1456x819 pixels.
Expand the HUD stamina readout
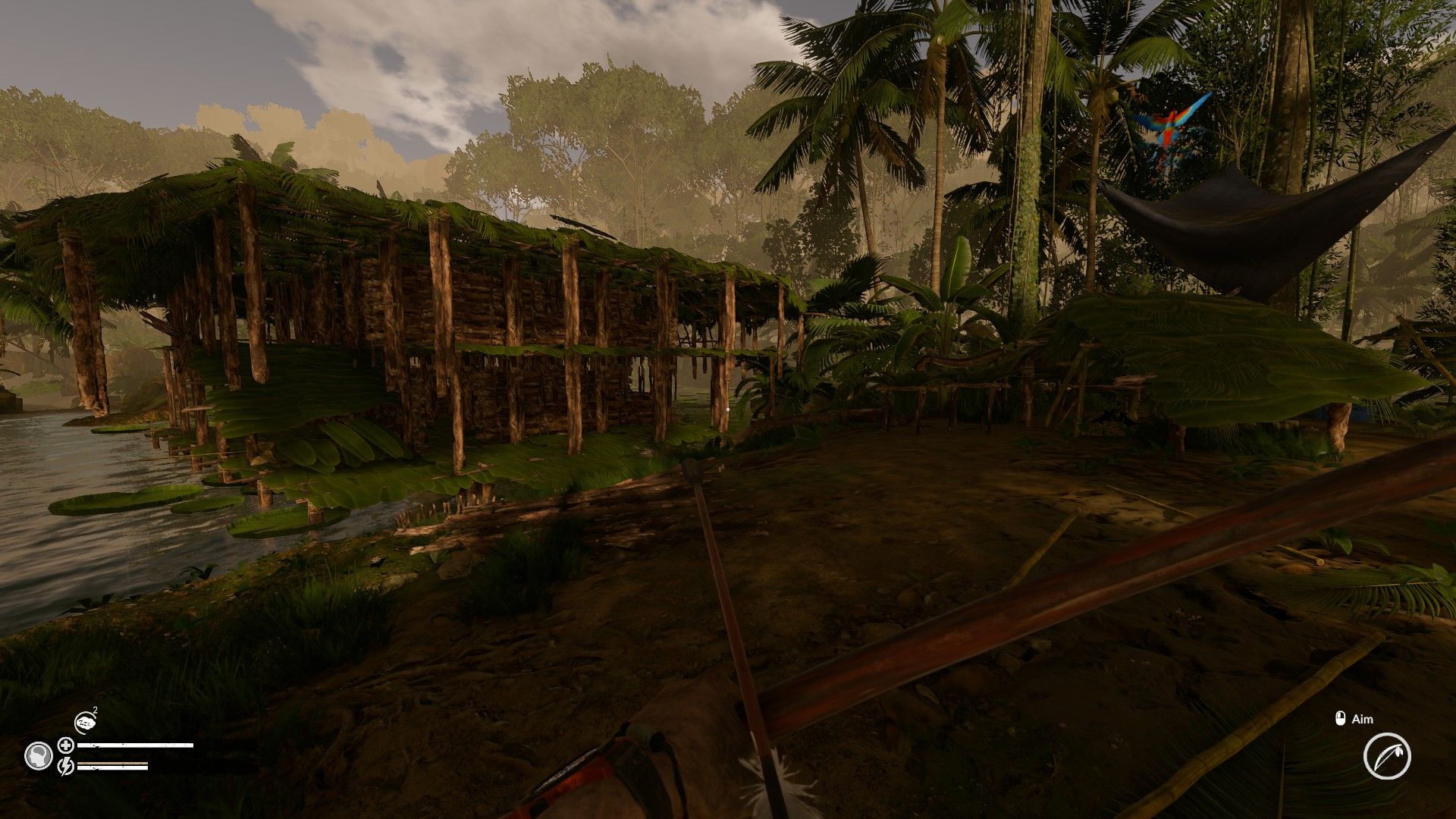click(112, 767)
